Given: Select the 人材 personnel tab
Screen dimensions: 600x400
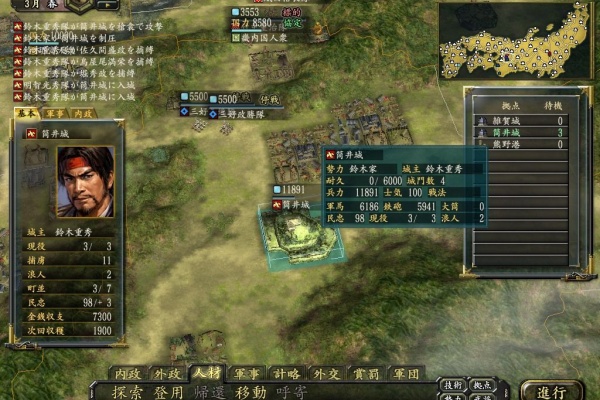Looking at the screenshot, I should point(206,373).
